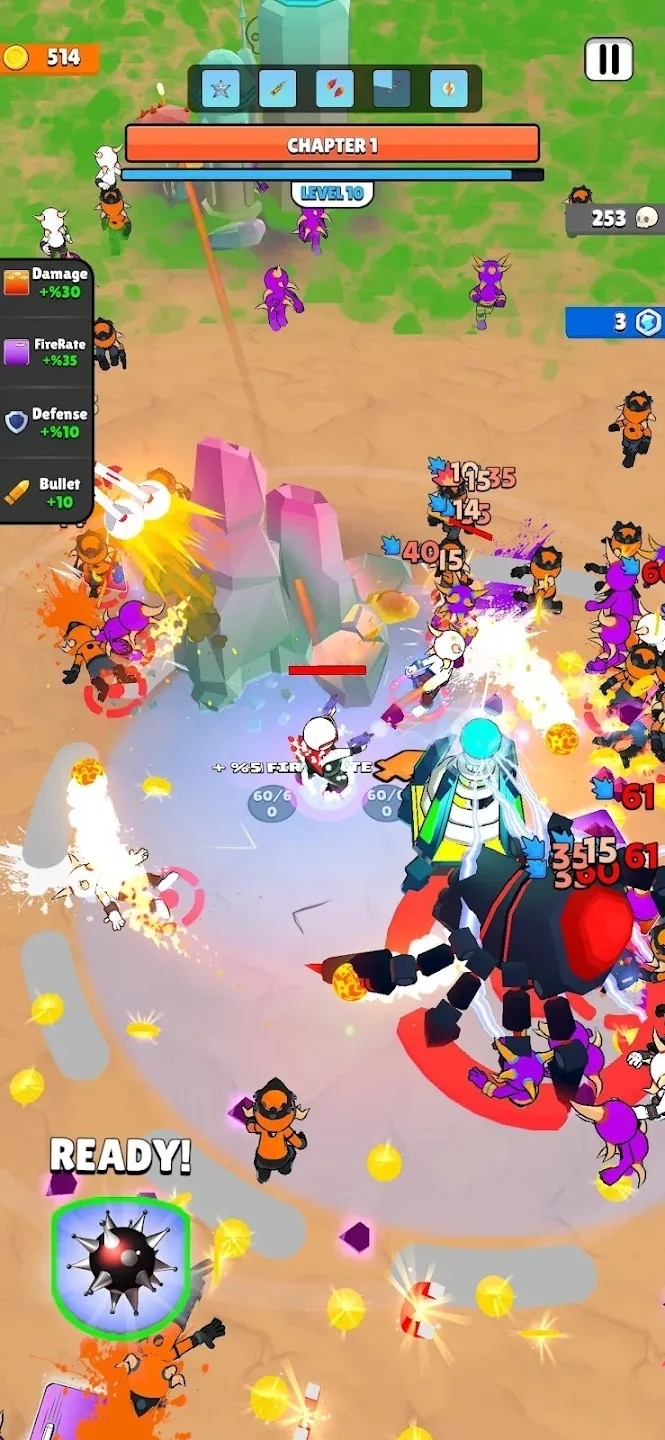665x1440 pixels.
Task: Click the lightning bolt skill icon
Action: (x=449, y=89)
